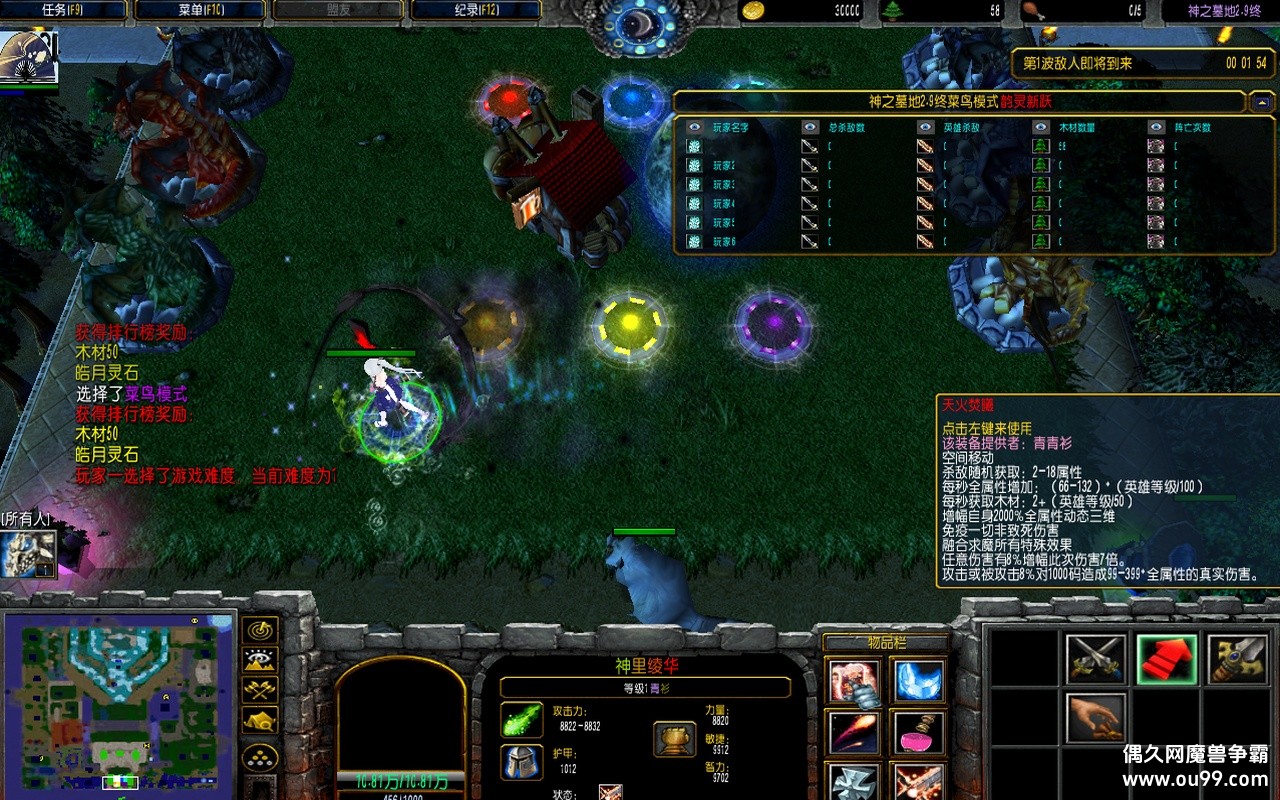1280x800 pixels.
Task: Select the idle unit icon under 所有人
Action: point(28,553)
